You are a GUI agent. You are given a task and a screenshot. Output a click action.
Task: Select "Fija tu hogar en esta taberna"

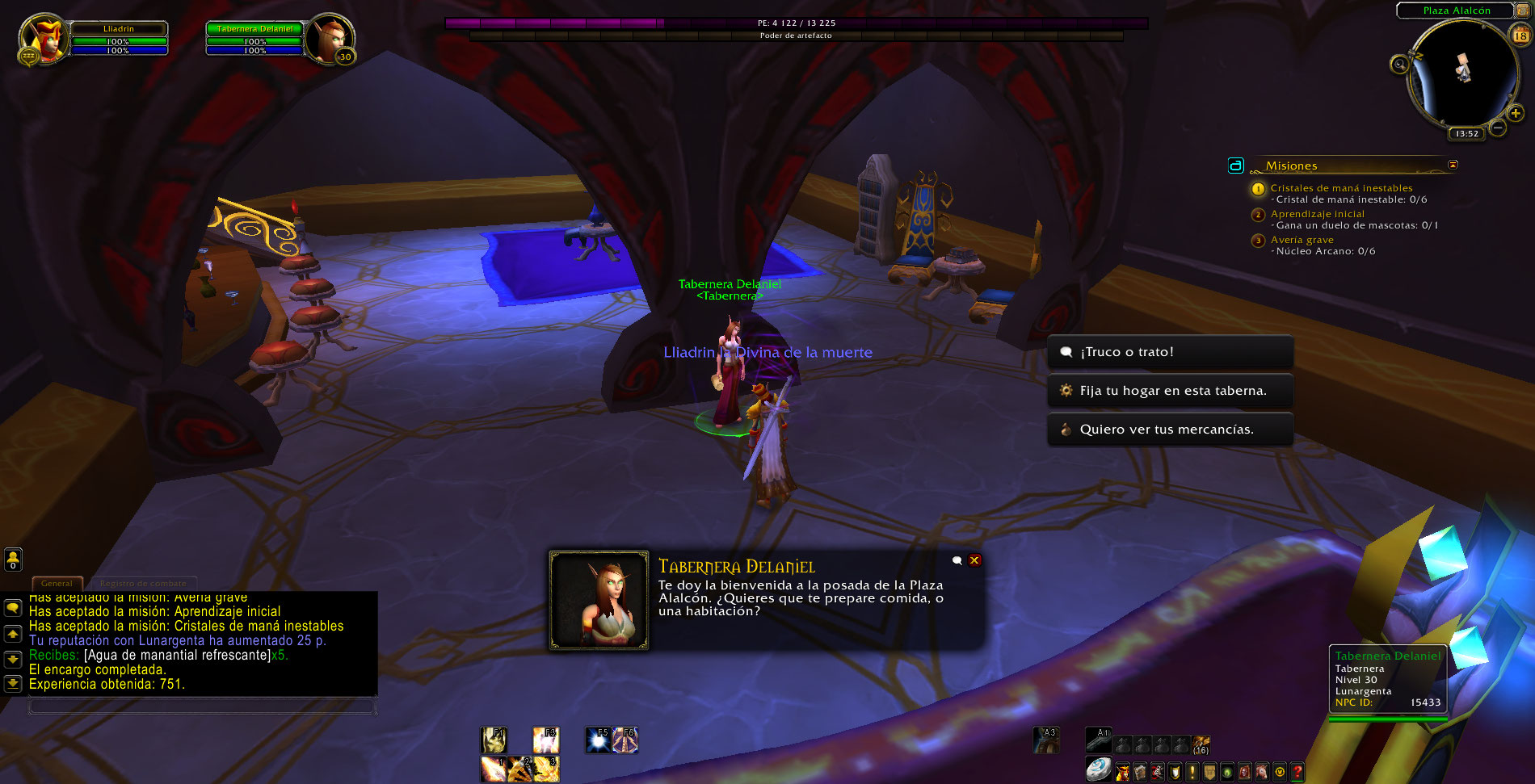coord(1169,391)
